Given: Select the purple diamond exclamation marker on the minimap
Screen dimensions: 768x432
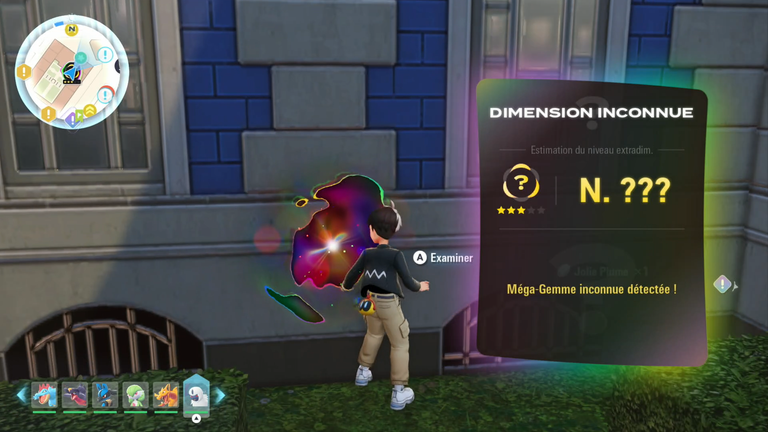Looking at the screenshot, I should [x=70, y=120].
